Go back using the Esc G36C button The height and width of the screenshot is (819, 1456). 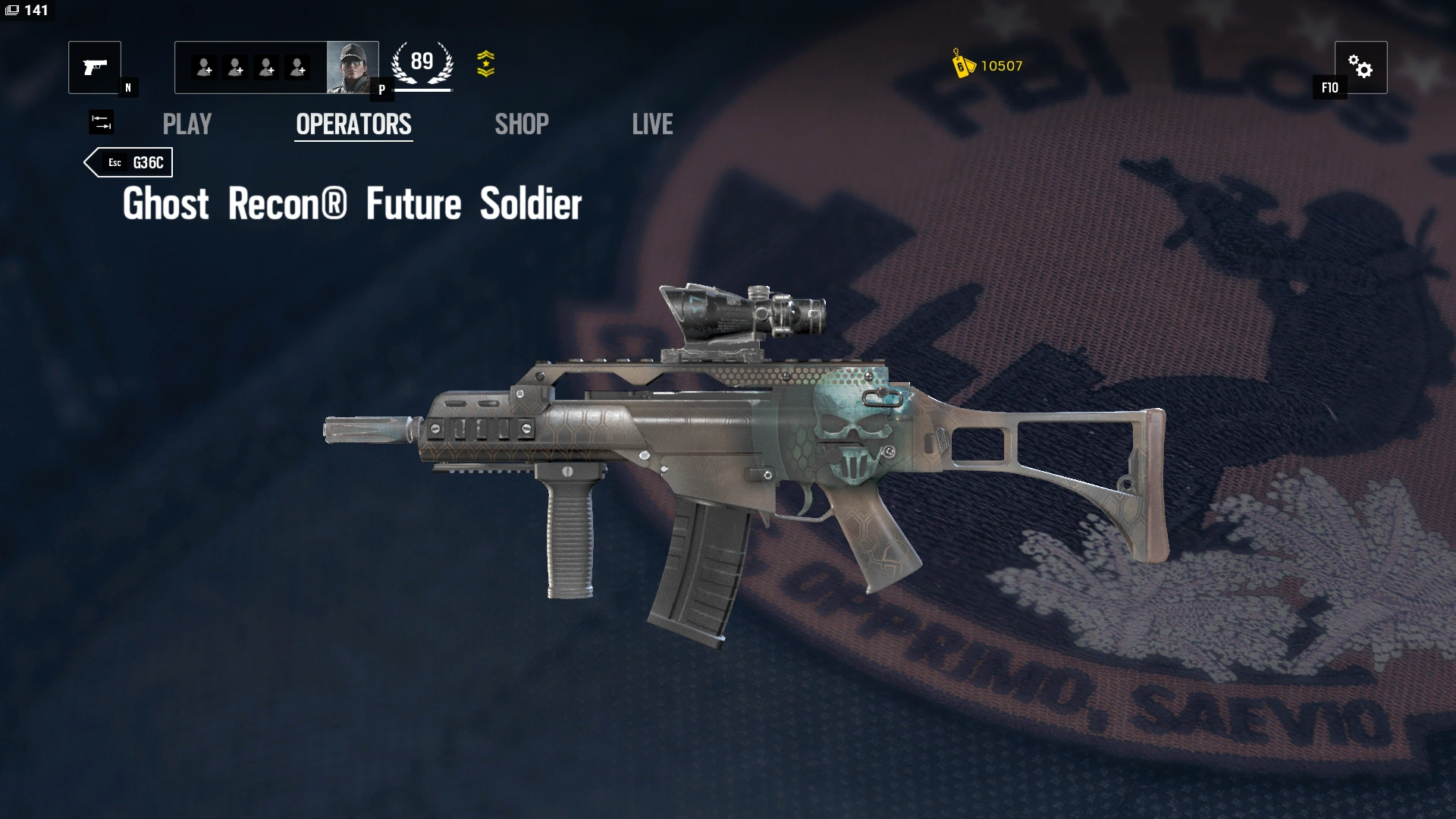pos(129,162)
